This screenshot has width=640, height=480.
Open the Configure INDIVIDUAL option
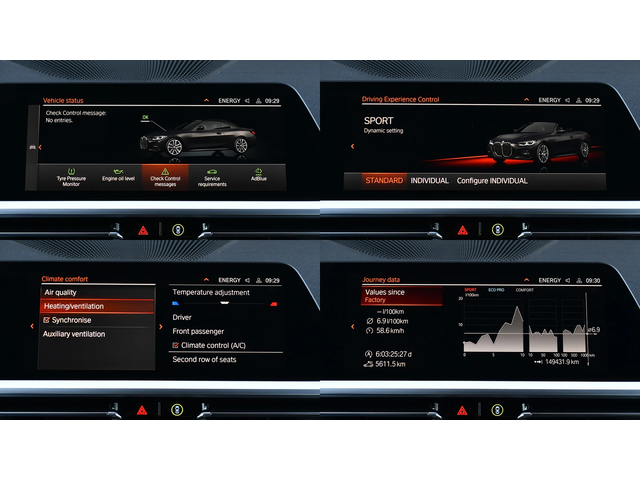pyautogui.click(x=491, y=181)
